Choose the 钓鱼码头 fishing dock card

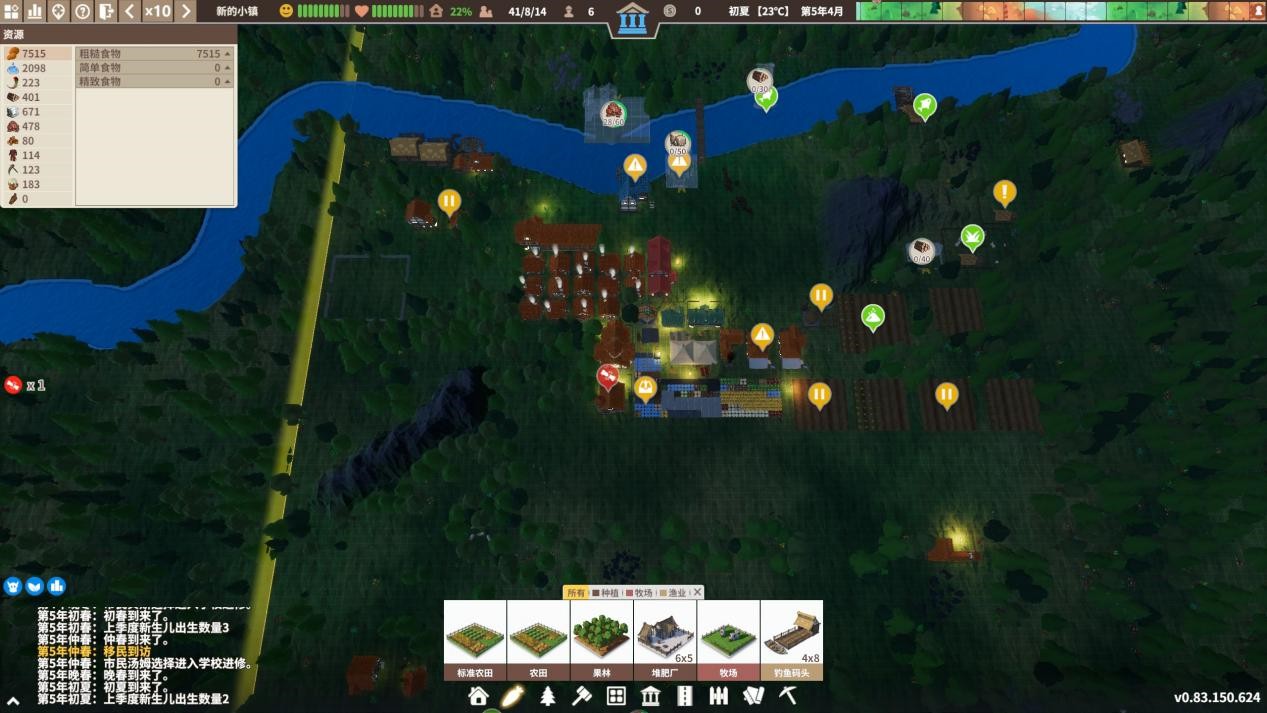click(x=792, y=640)
